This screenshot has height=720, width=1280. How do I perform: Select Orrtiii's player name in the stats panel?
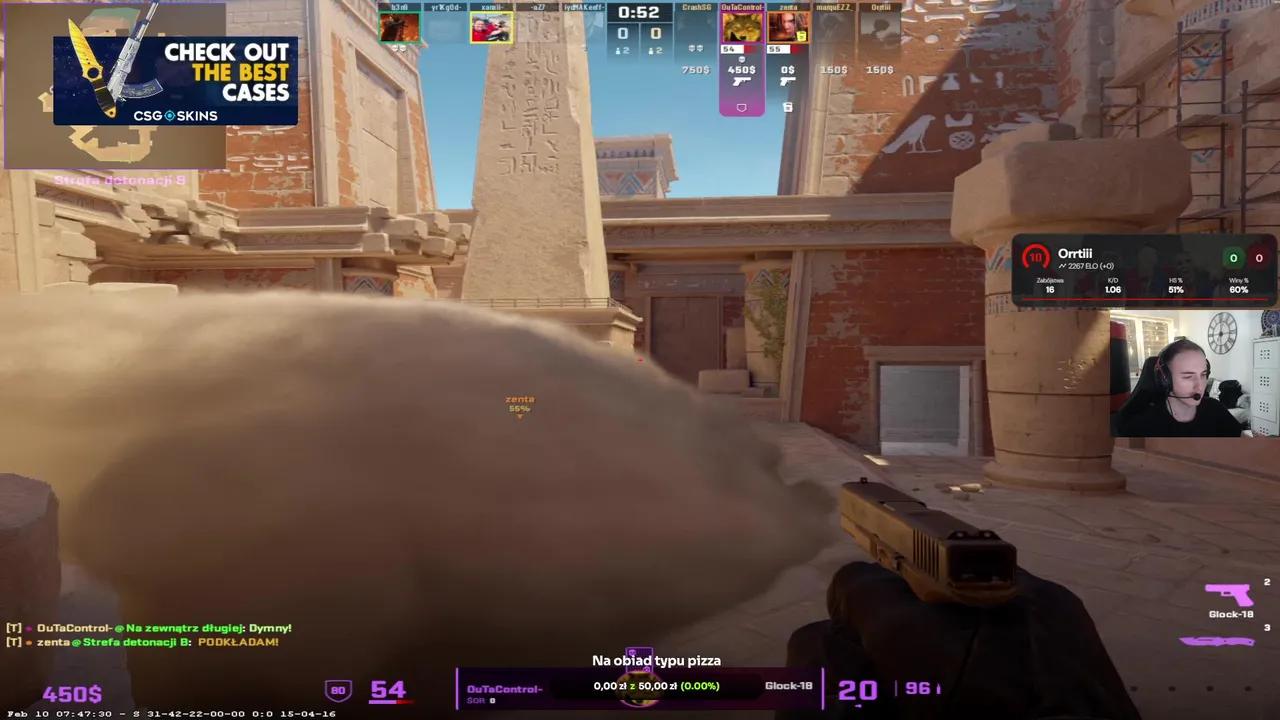[1075, 254]
